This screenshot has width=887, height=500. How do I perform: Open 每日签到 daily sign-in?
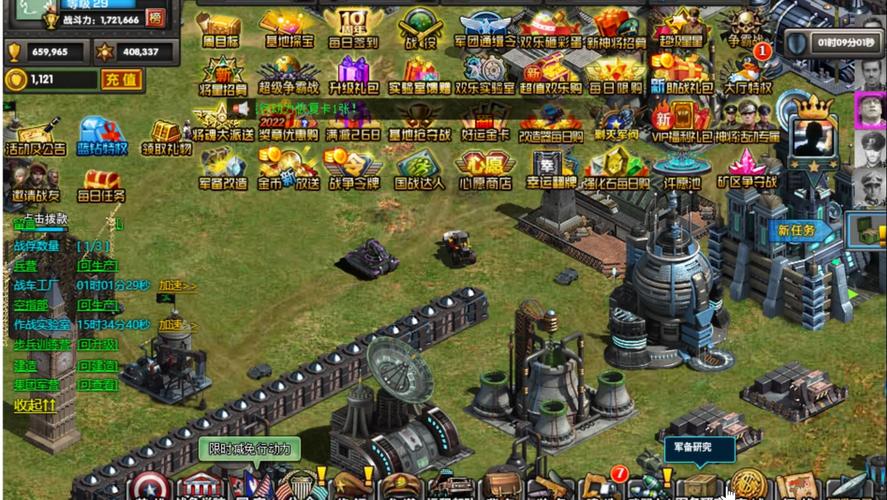click(x=351, y=30)
